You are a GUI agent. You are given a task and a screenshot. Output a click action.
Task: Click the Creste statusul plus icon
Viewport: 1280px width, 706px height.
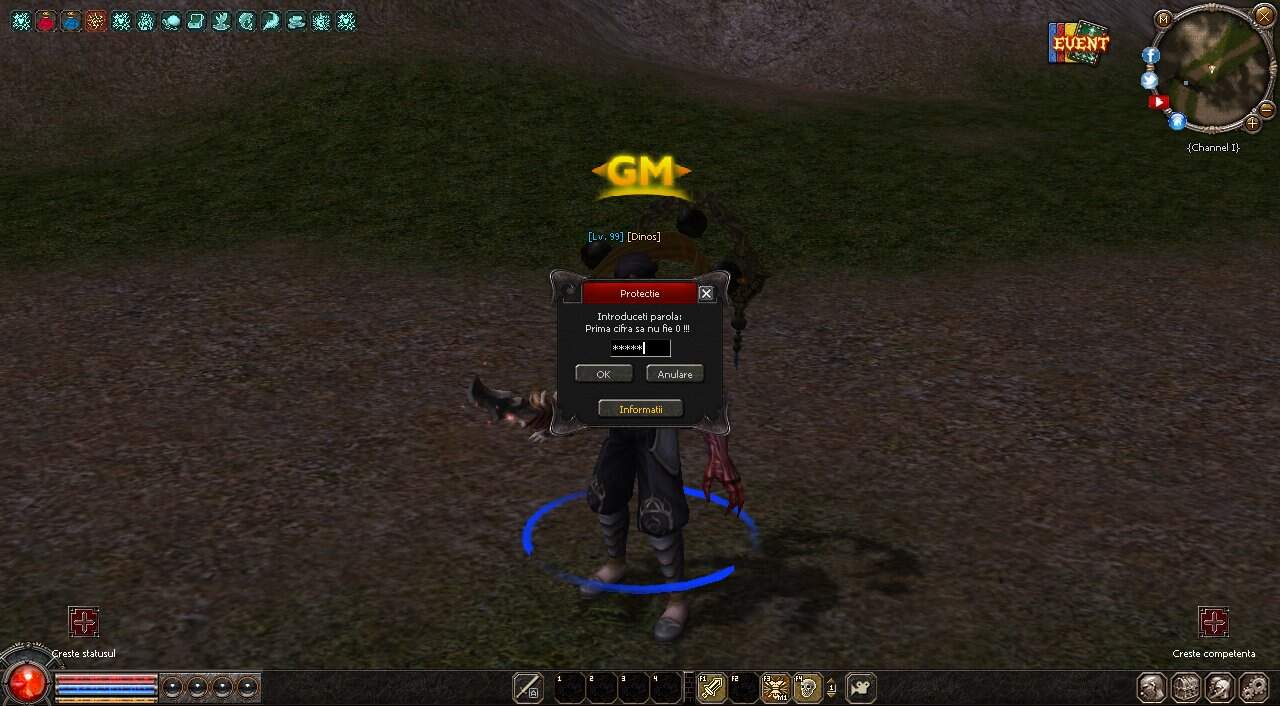pos(84,623)
